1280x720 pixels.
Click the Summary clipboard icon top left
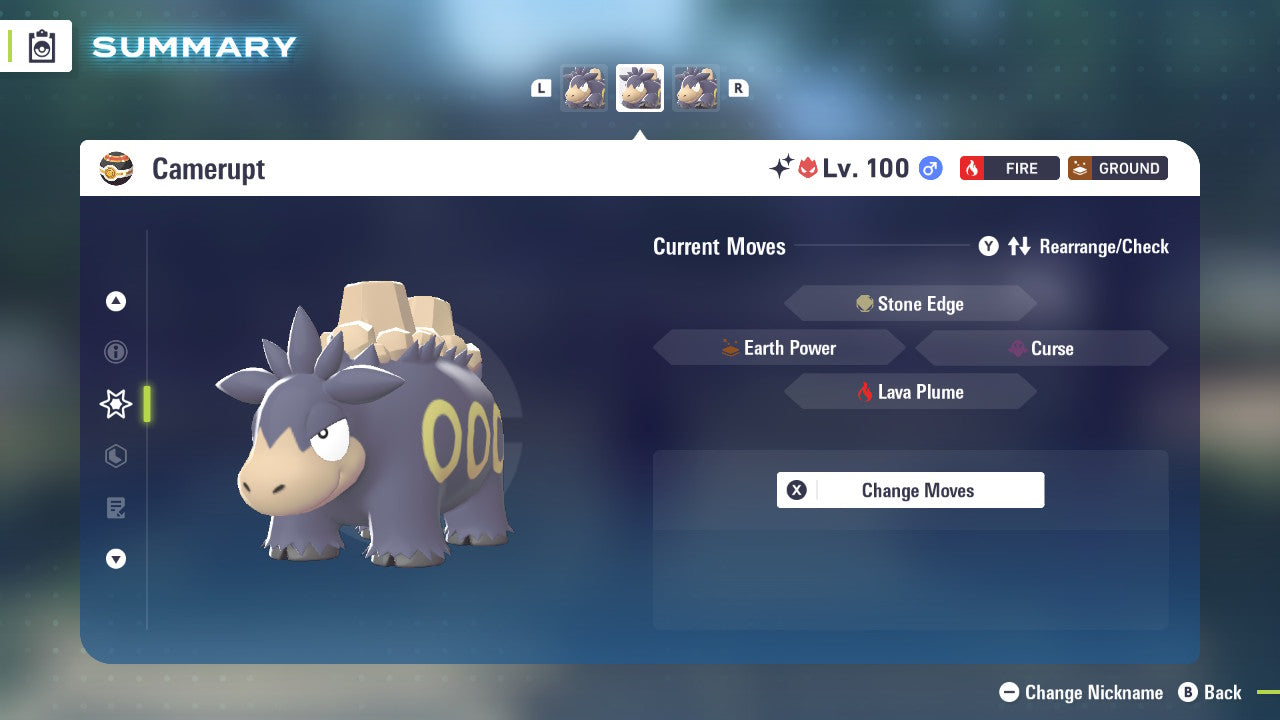pyautogui.click(x=40, y=46)
